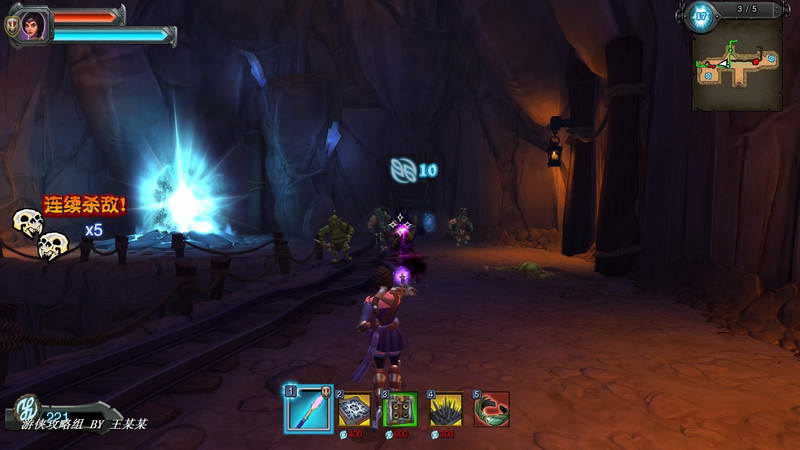The height and width of the screenshot is (450, 800).
Task: Choose the frost floor trap in slot 2
Action: point(355,408)
